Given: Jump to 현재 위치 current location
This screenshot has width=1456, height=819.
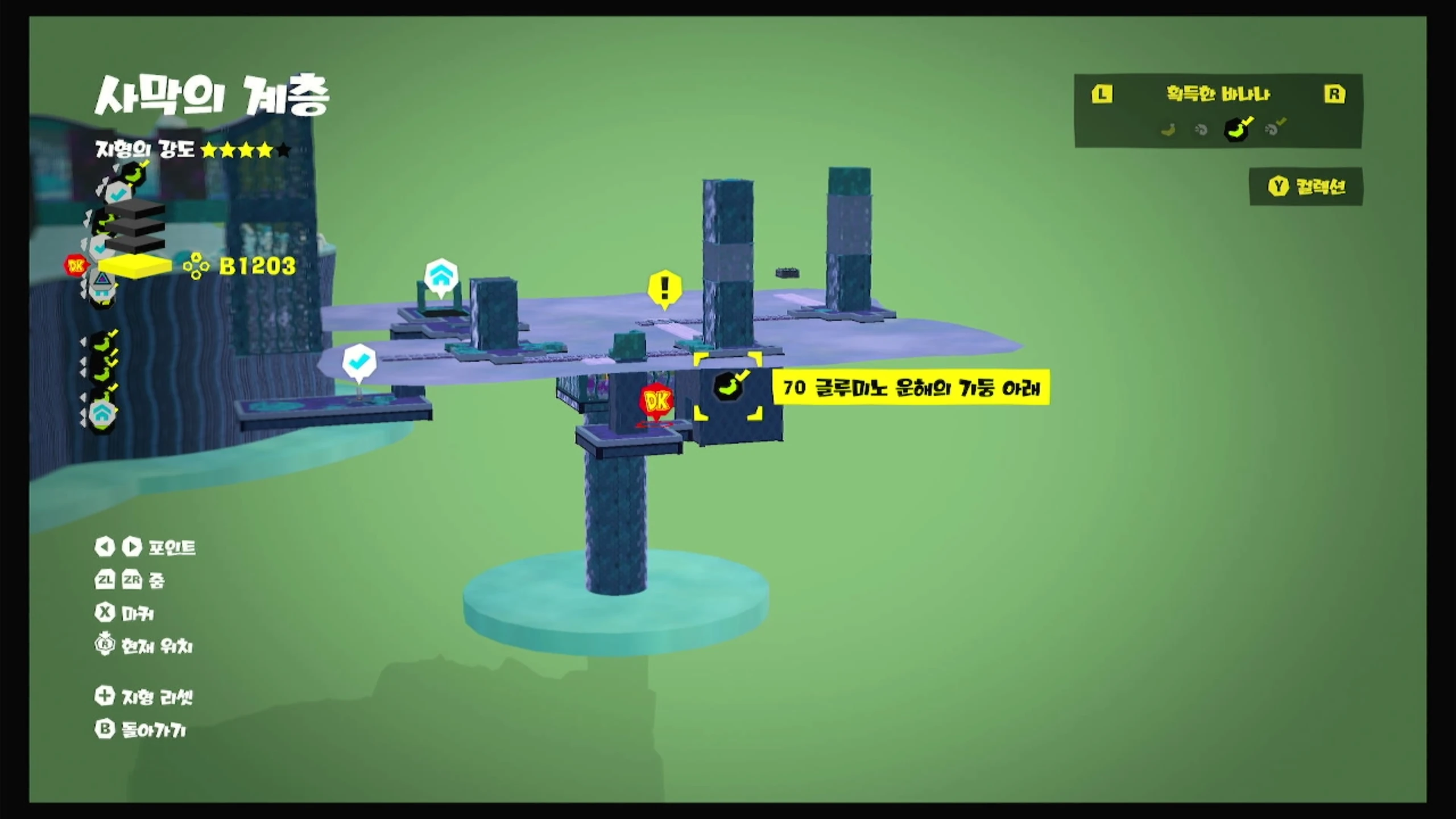Looking at the screenshot, I should coord(144,646).
